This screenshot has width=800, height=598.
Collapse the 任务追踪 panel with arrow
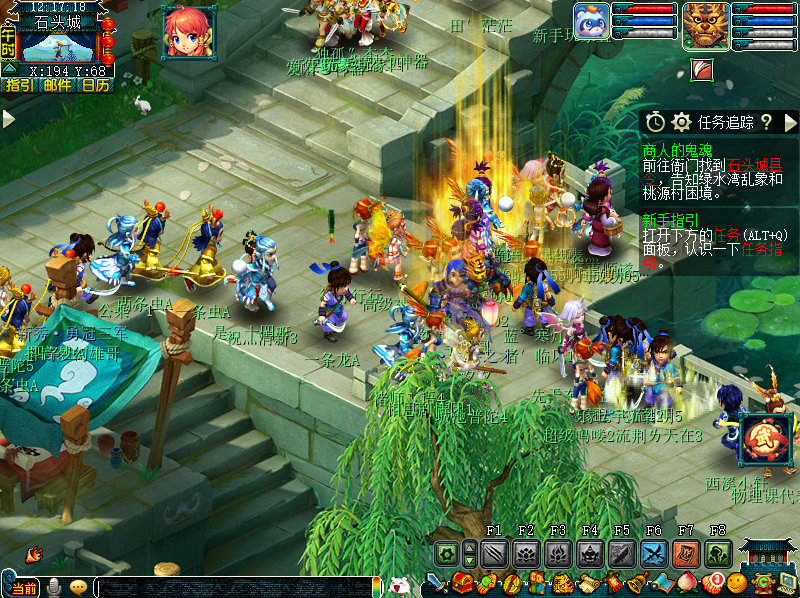pyautogui.click(x=791, y=122)
